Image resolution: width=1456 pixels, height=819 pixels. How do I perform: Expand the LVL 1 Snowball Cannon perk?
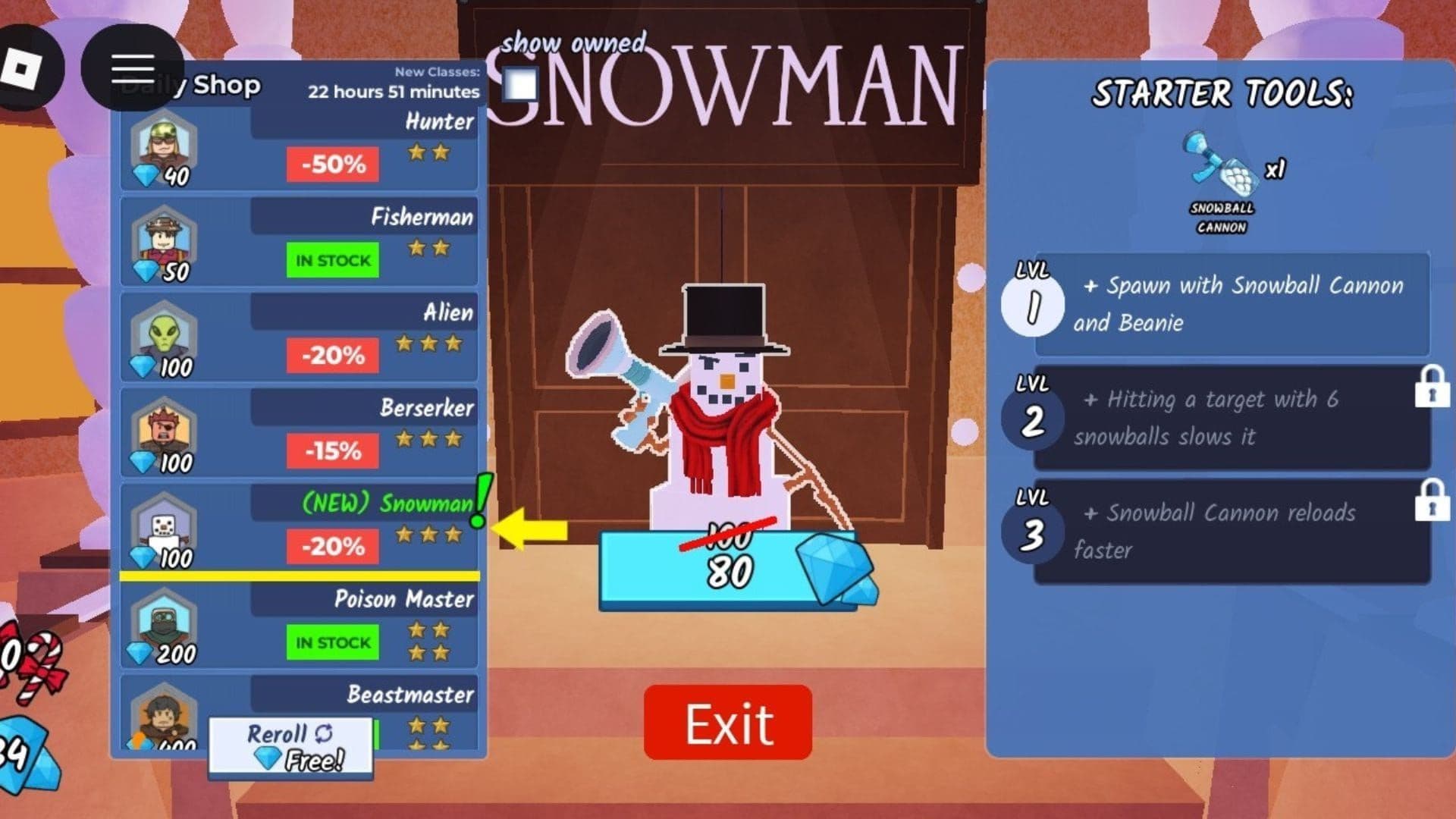1228,303
